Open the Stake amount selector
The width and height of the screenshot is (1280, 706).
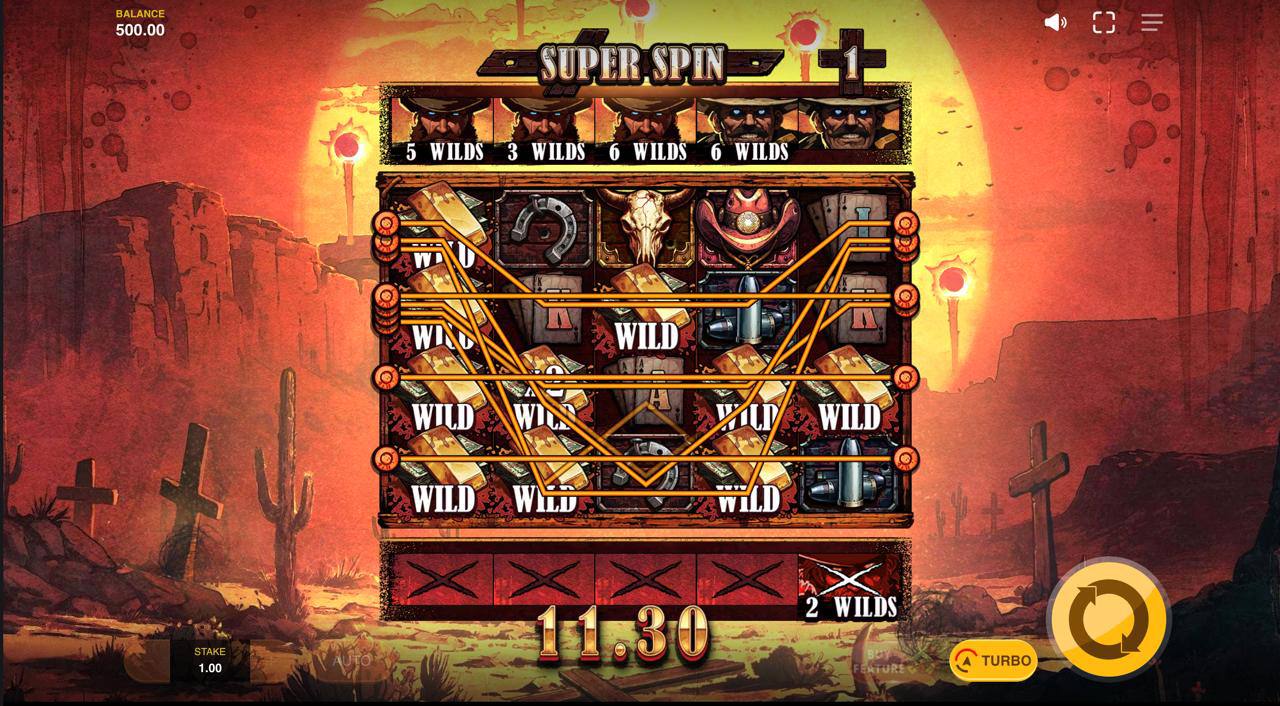pos(210,660)
